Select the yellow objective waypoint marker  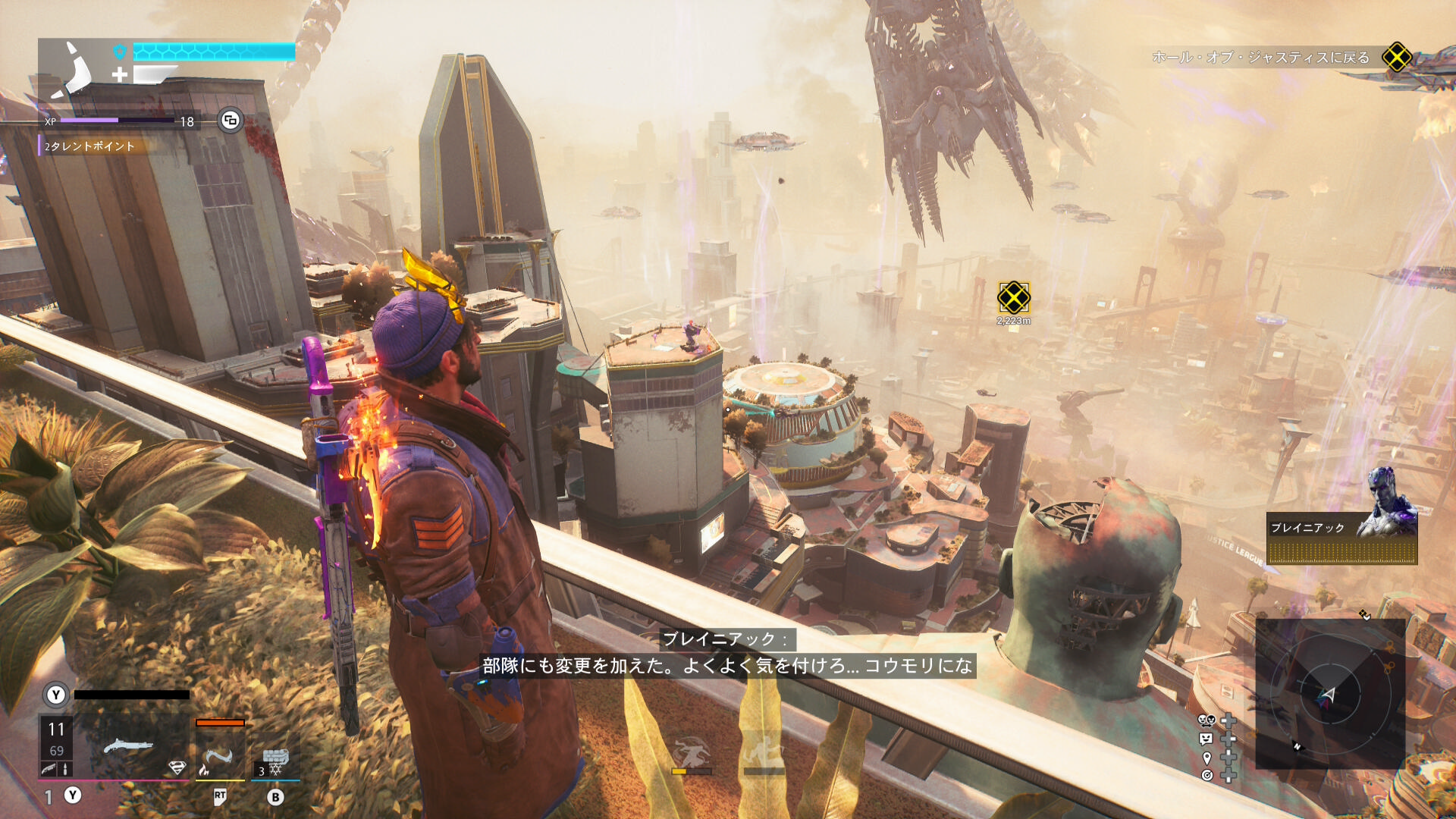(x=1014, y=297)
